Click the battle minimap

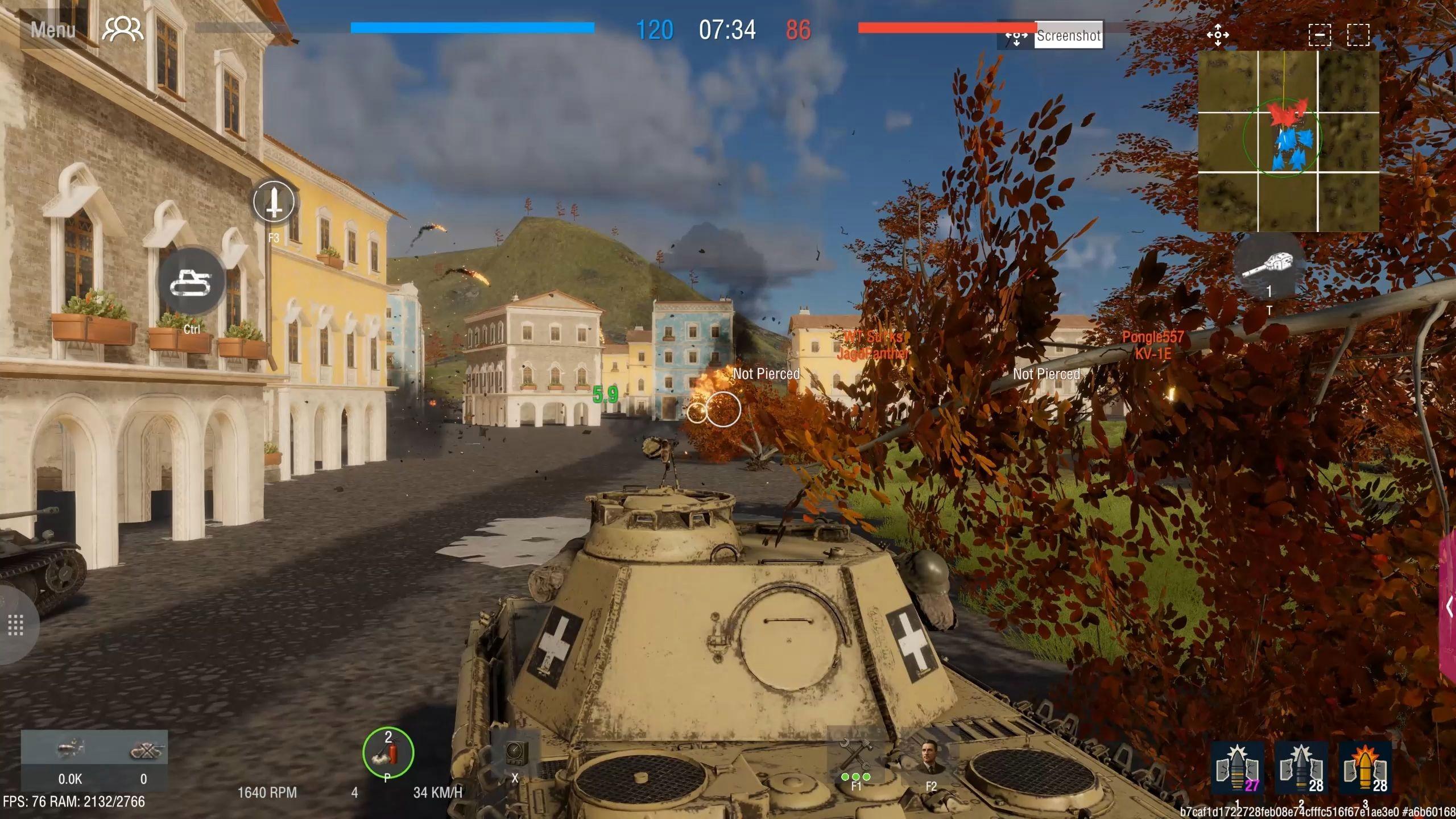pyautogui.click(x=1288, y=141)
